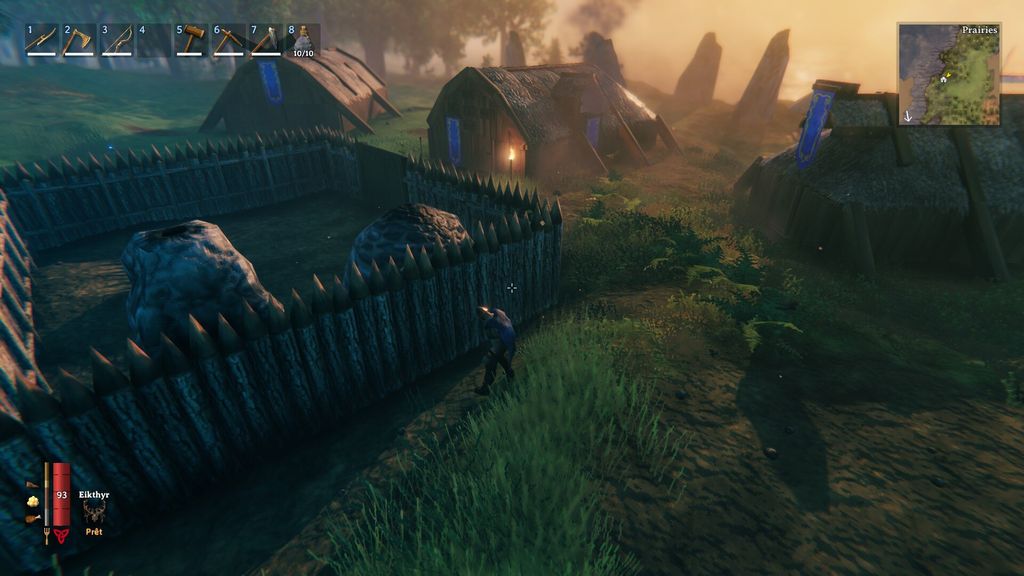Use the potion stack in hotbar slot 8
Screen dimensions: 1024x576
click(x=303, y=40)
